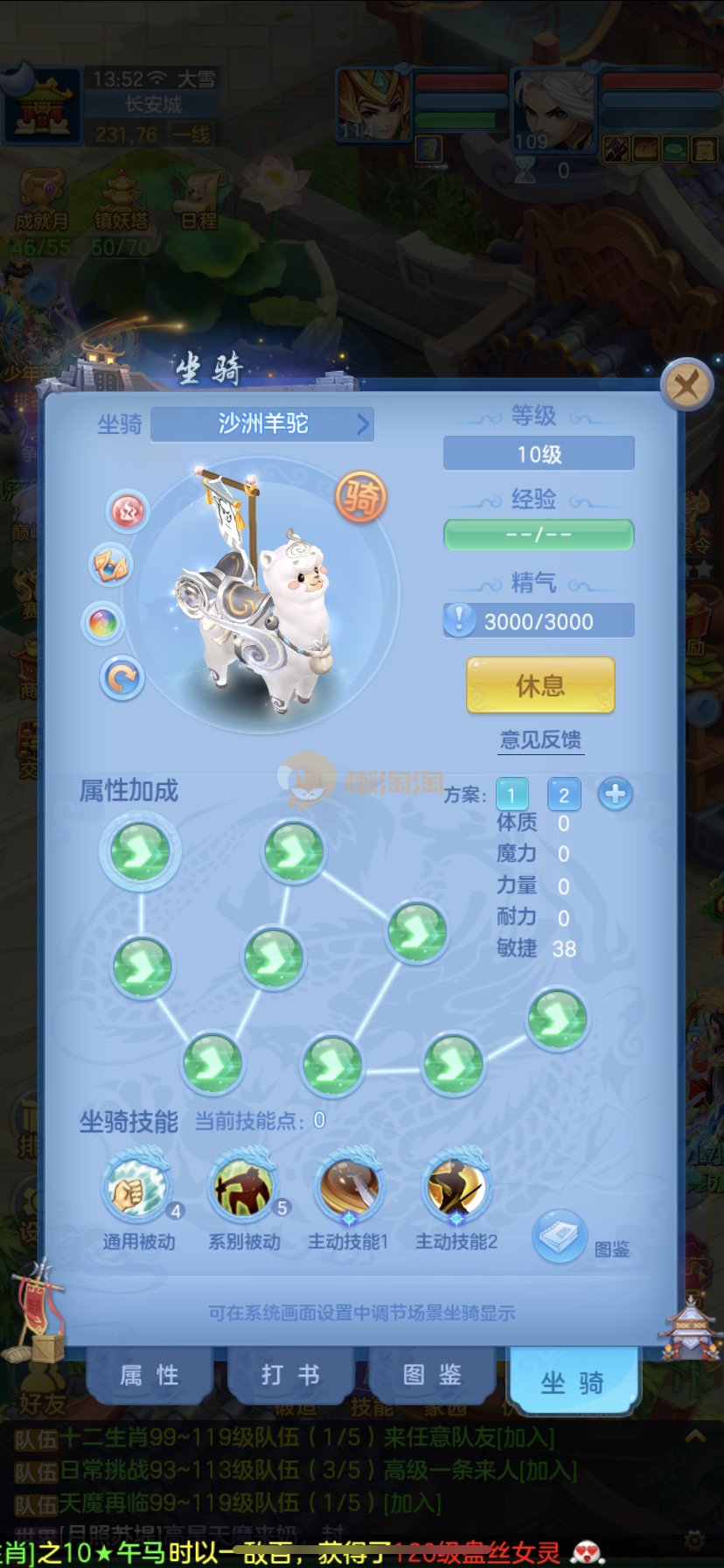Switch to the bottom 图鉴 tab

[x=432, y=1375]
